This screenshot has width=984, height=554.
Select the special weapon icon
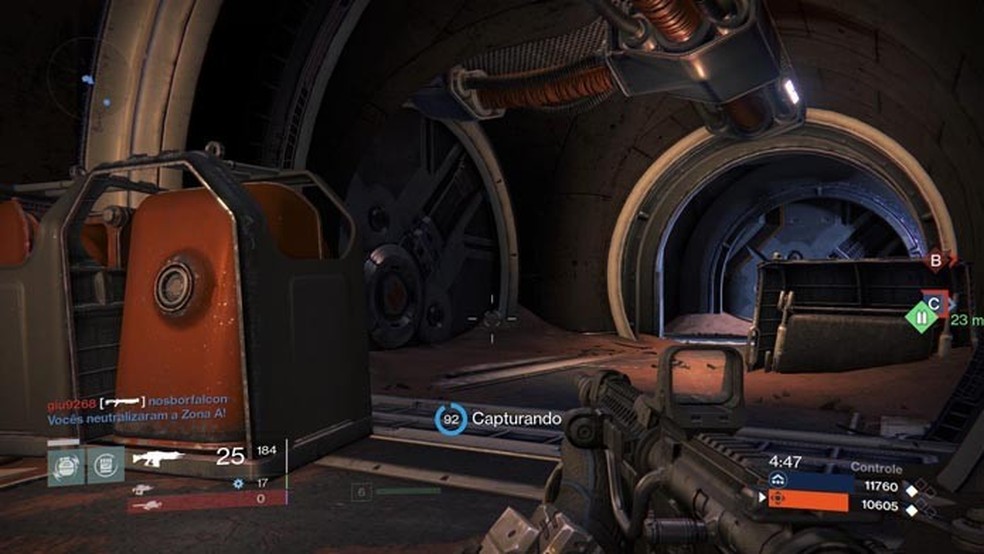point(142,488)
